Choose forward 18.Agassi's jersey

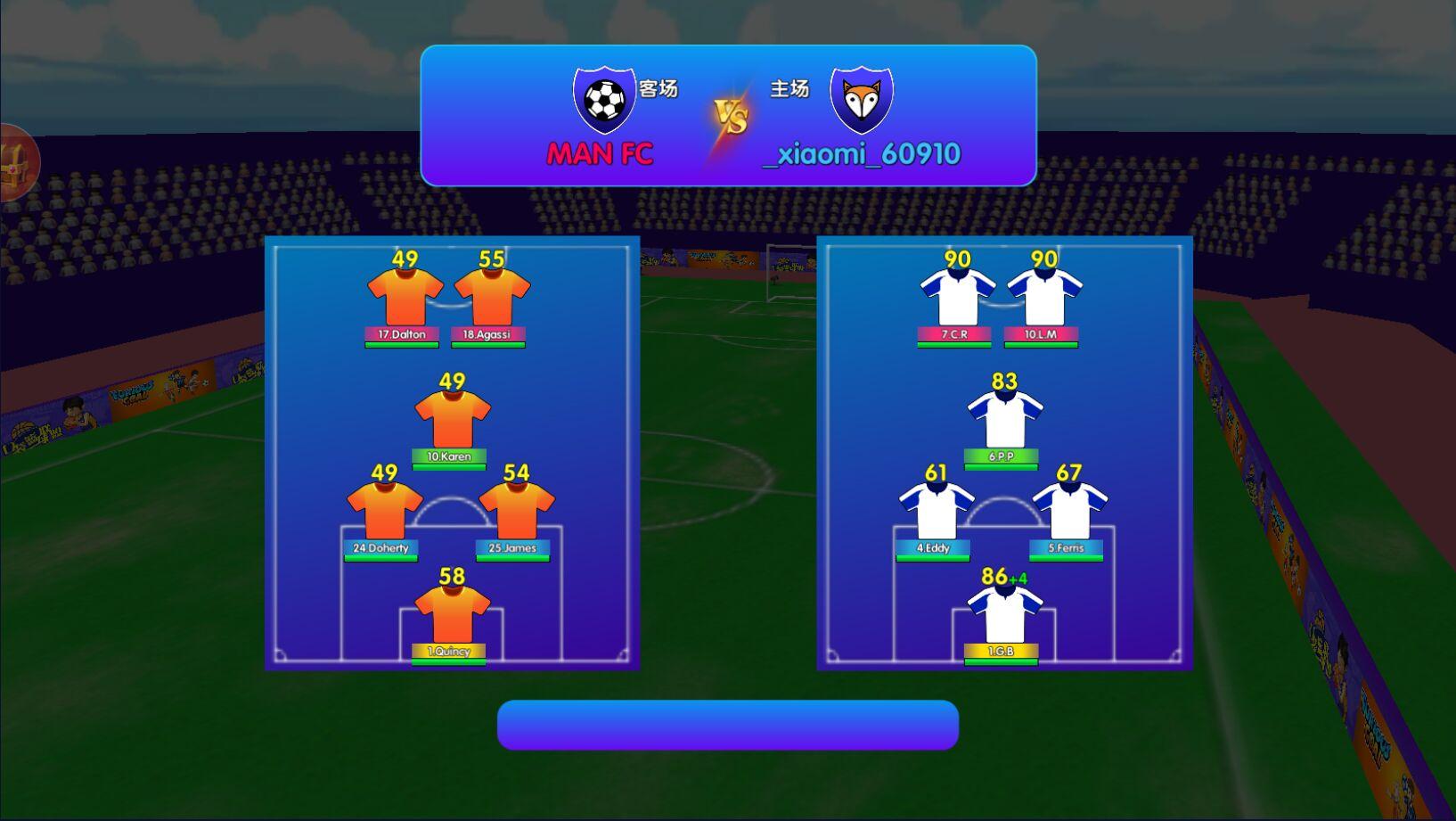coord(492,298)
